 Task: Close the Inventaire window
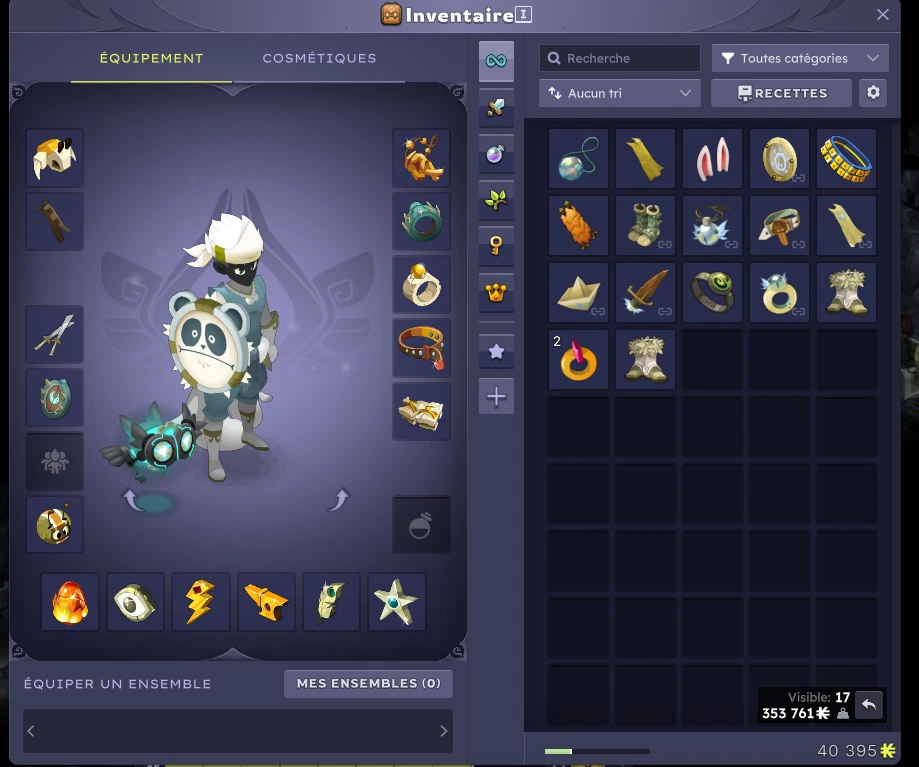coord(882,15)
